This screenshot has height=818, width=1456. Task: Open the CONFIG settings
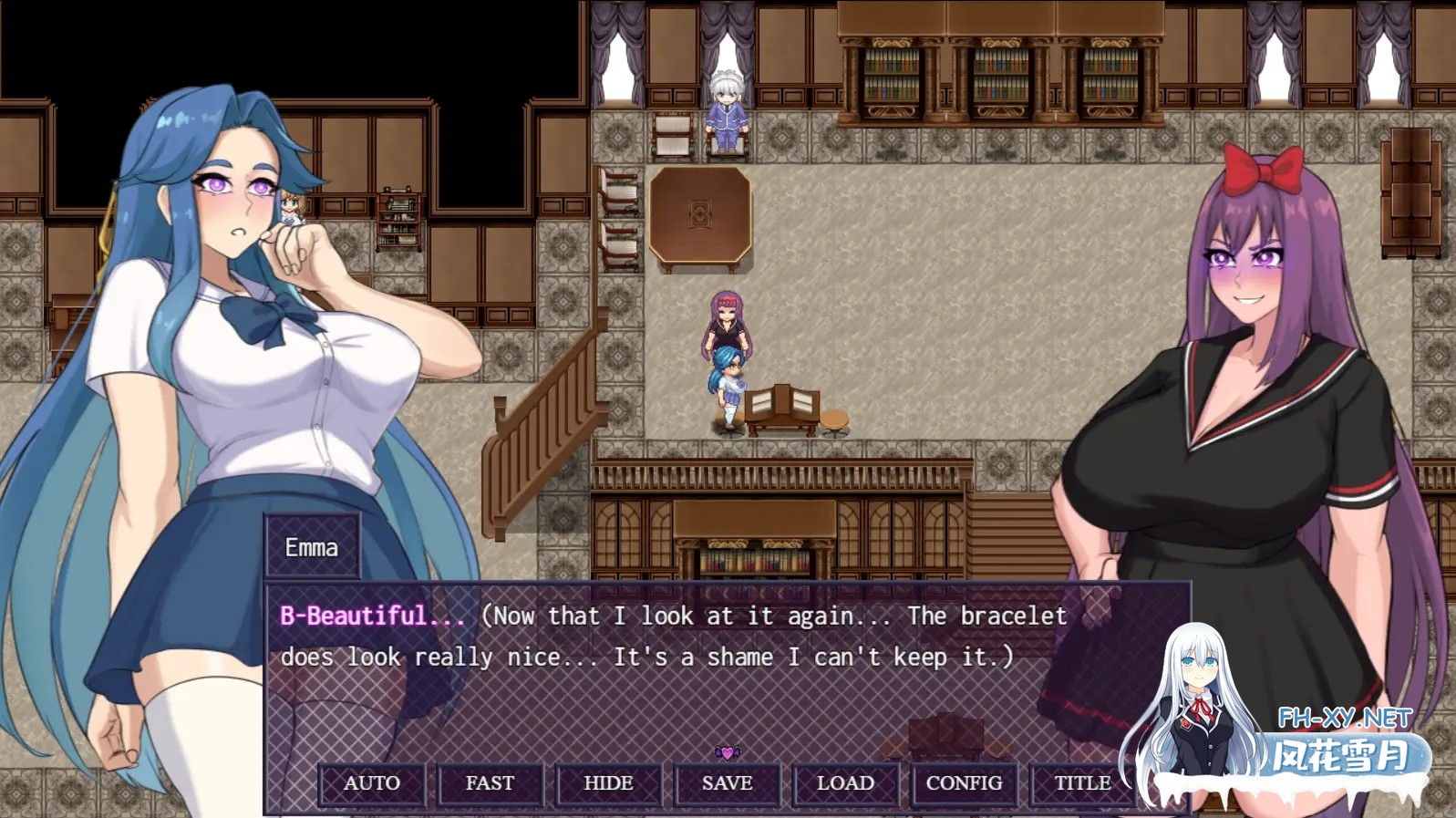click(964, 783)
